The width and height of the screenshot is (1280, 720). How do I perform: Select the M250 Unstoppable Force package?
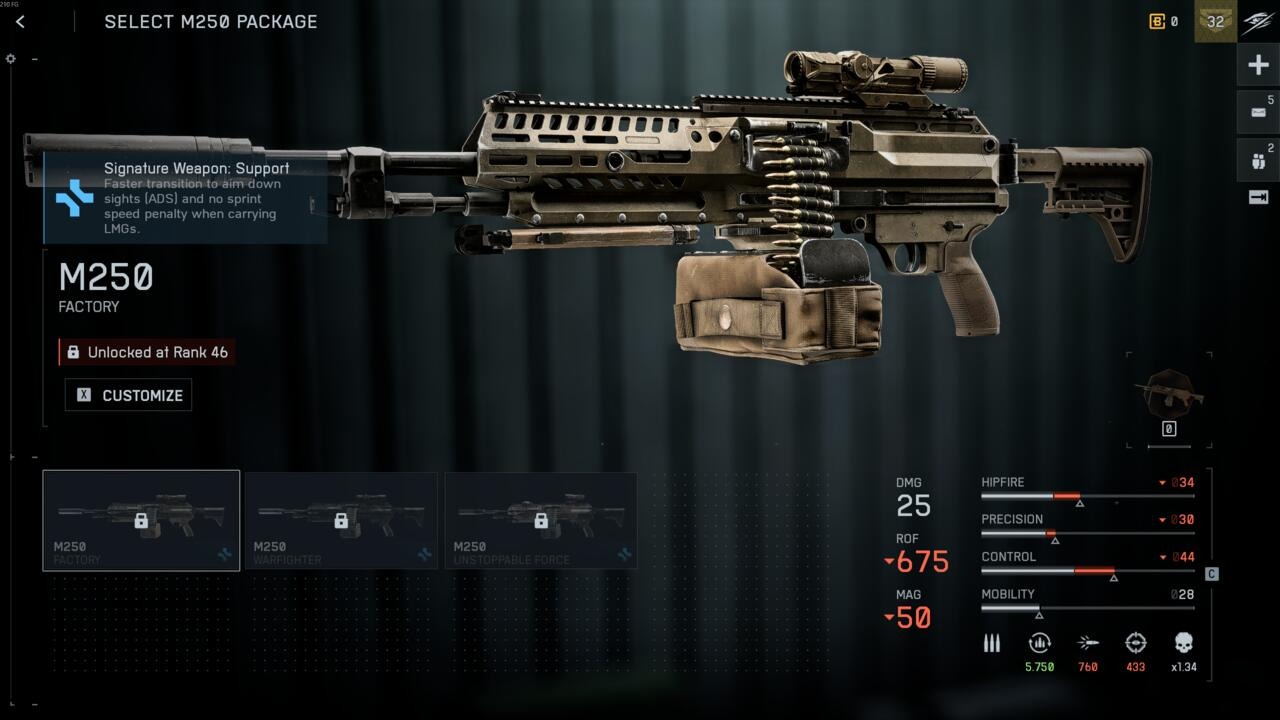[x=541, y=520]
